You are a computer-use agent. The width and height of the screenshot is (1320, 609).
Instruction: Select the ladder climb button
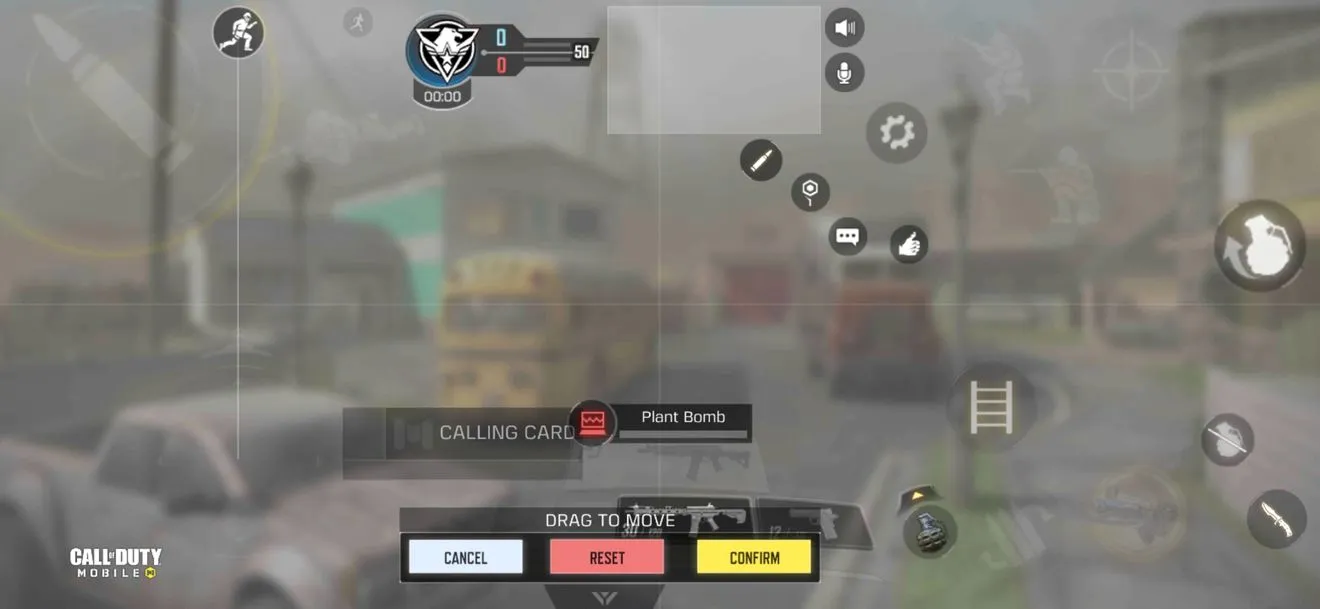coord(991,406)
